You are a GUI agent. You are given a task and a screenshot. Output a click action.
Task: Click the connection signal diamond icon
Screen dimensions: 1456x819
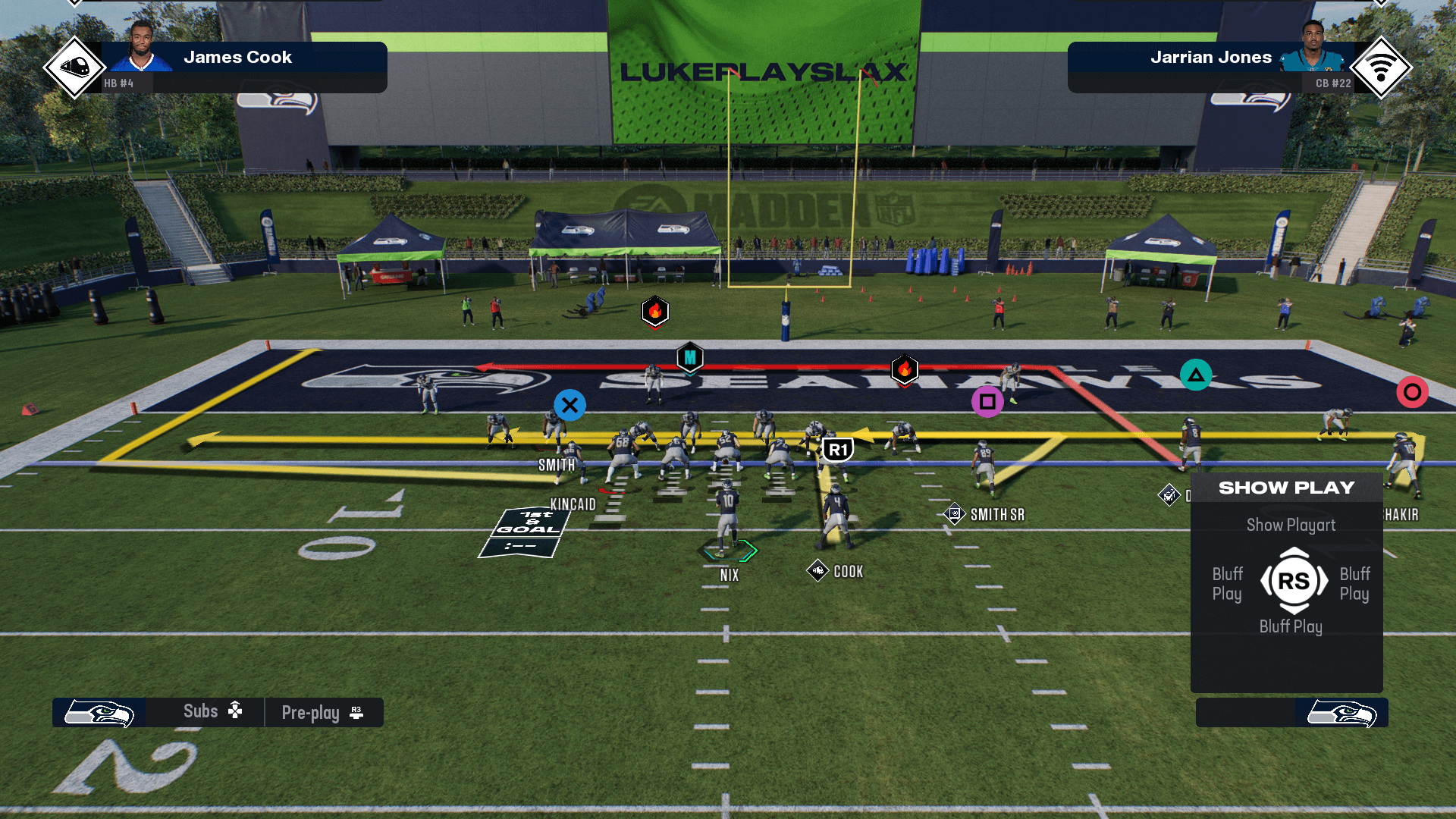click(x=1381, y=67)
